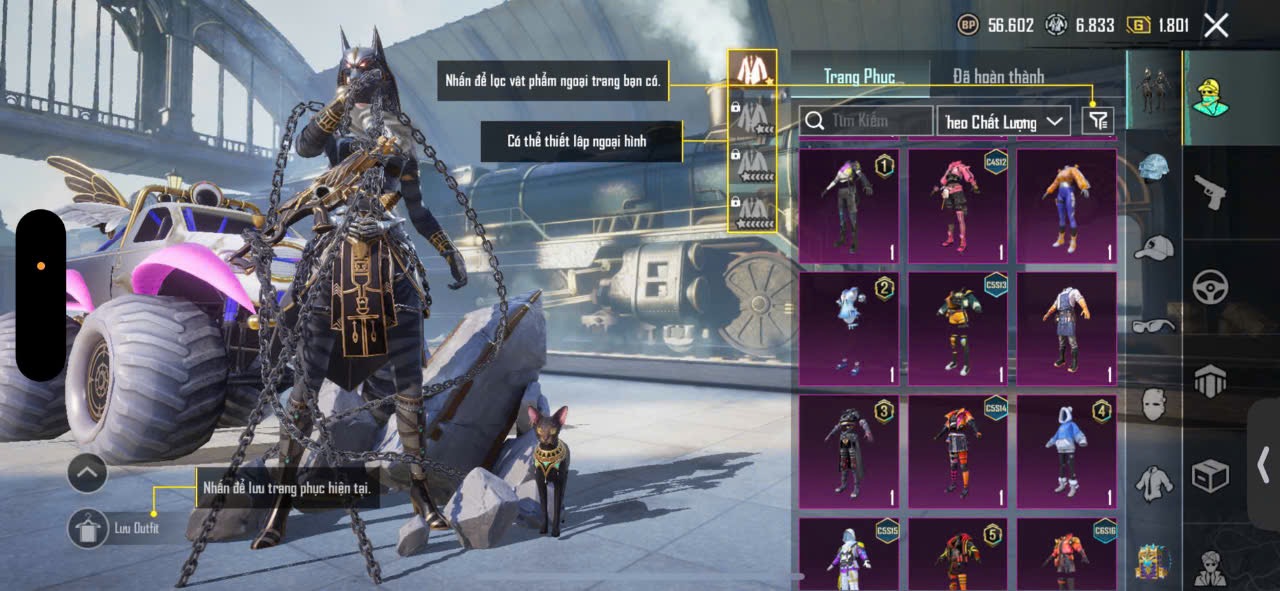Select the blue hoodie outfit numbered 4

pos(1066,452)
